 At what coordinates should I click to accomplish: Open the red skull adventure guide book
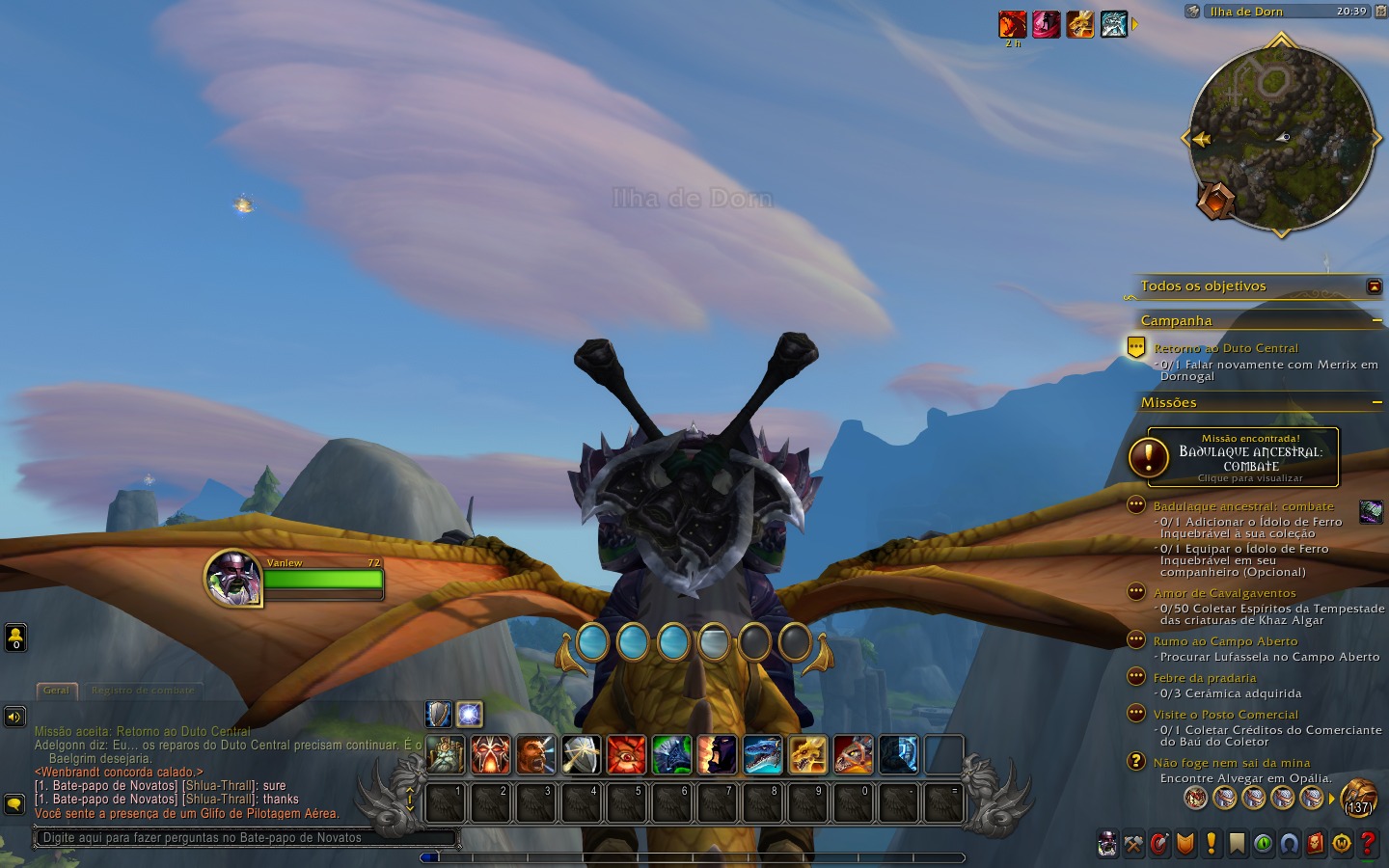pos(1316,844)
